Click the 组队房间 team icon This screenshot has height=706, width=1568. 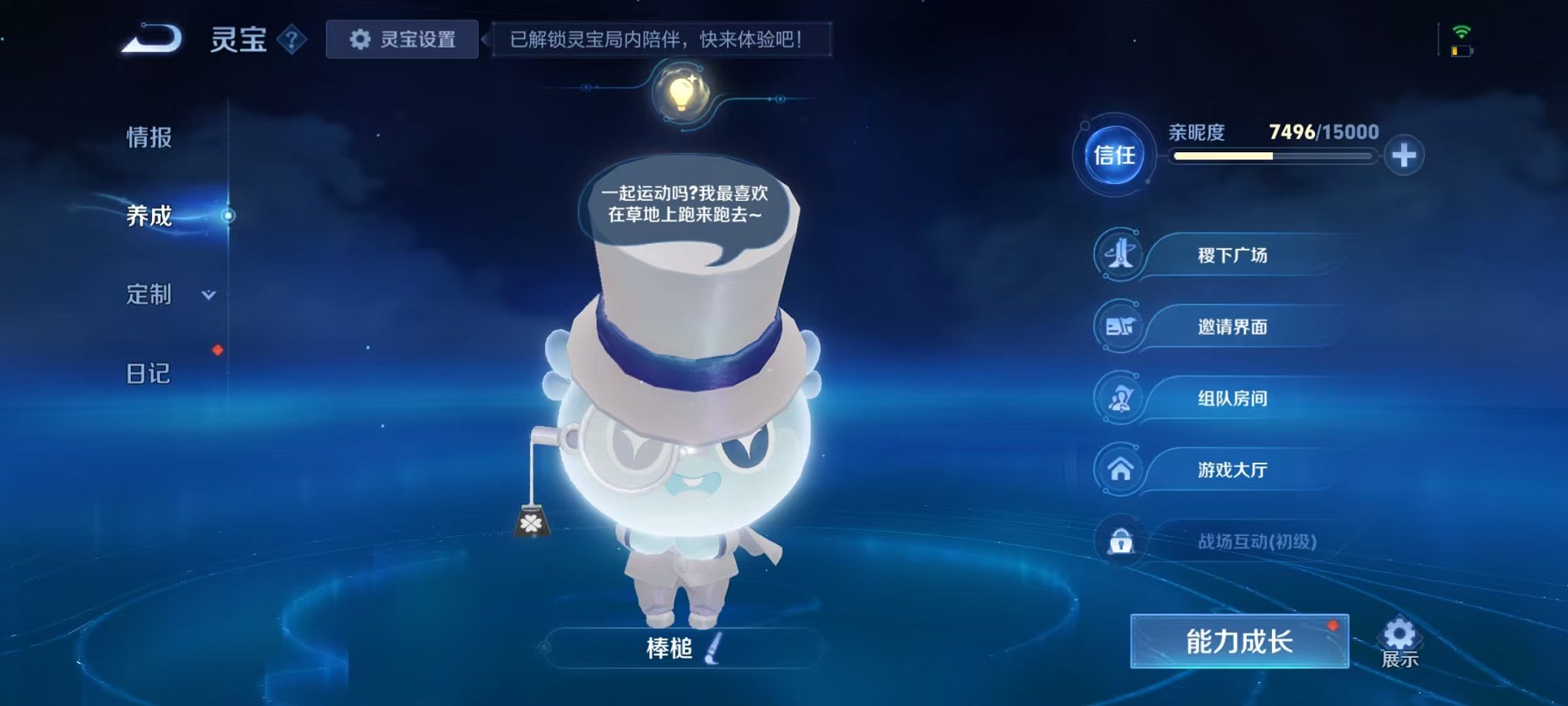pyautogui.click(x=1121, y=398)
